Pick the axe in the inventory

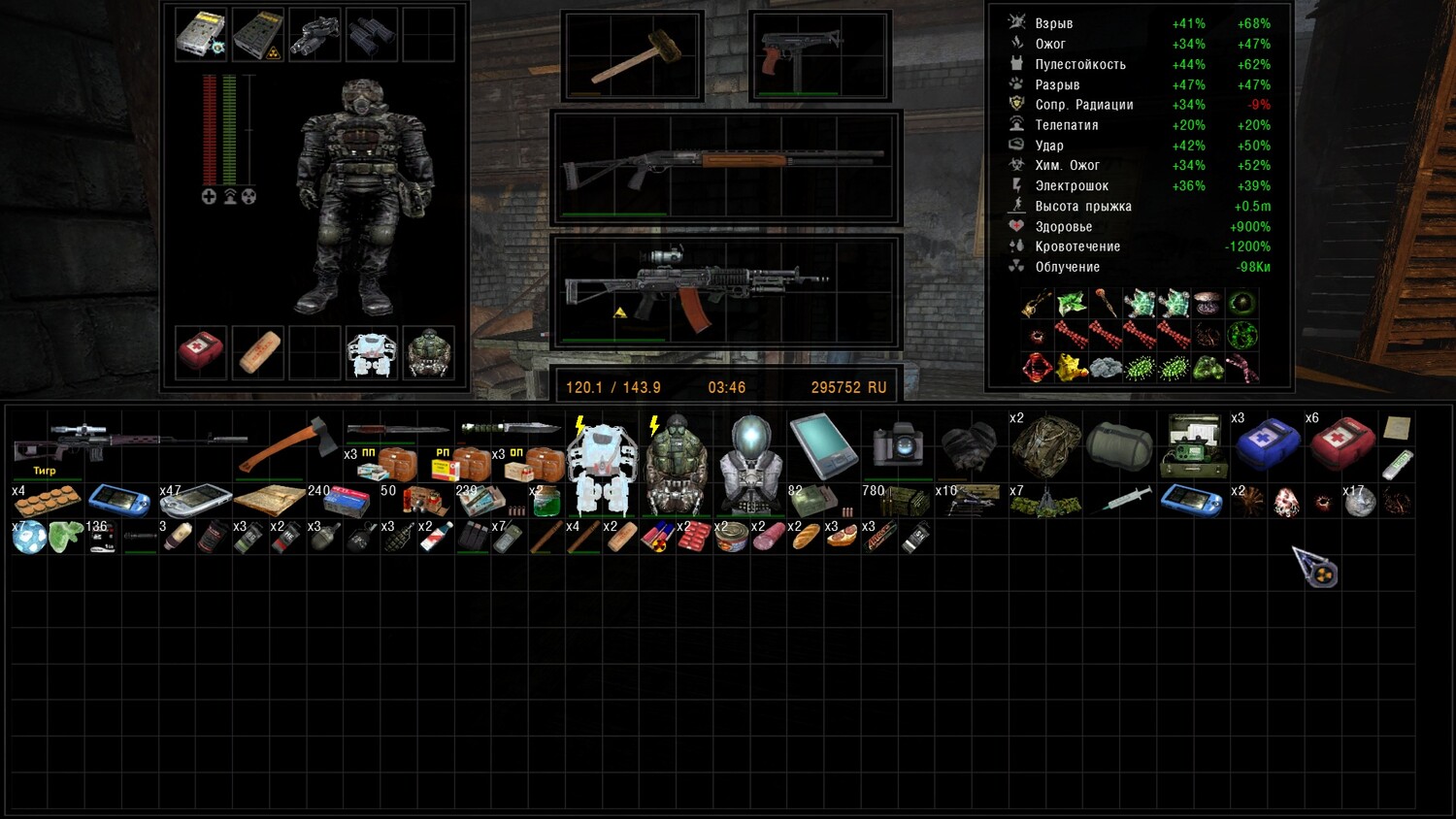(x=288, y=445)
